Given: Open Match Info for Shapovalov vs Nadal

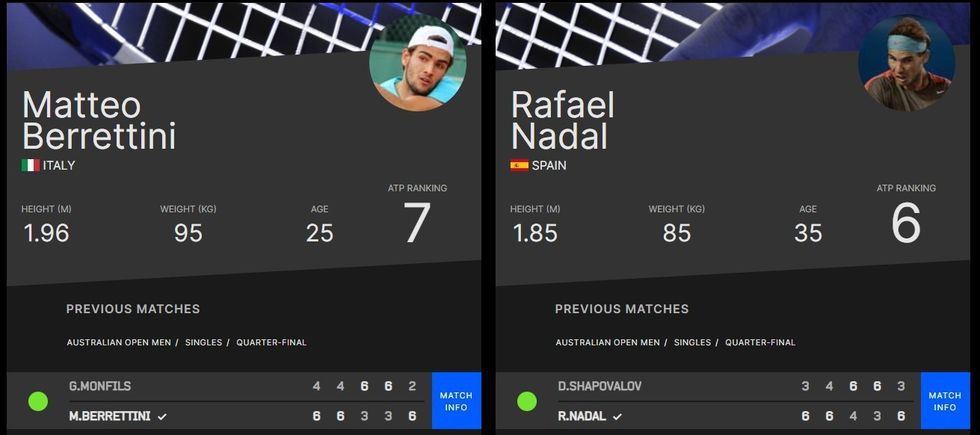Looking at the screenshot, I should [x=944, y=401].
